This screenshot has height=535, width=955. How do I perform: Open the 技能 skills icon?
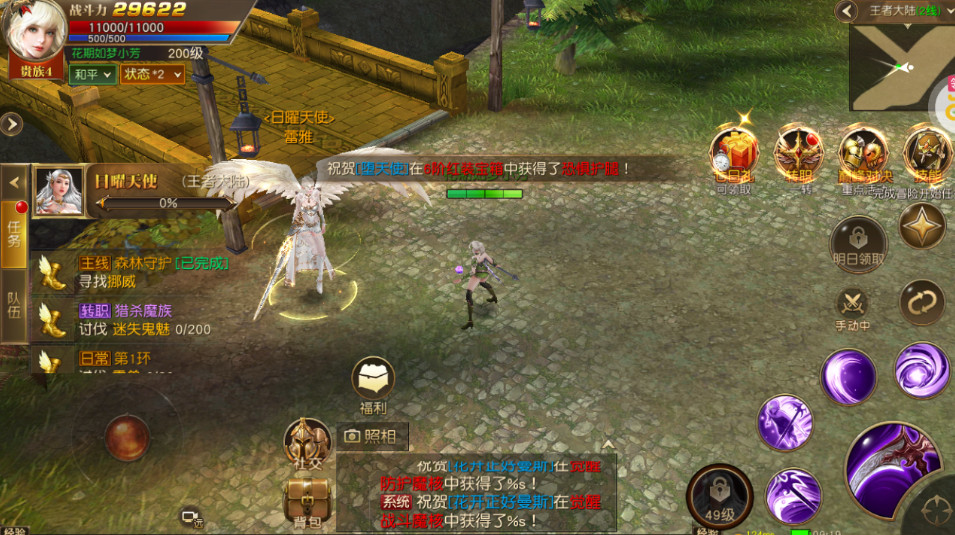click(926, 153)
